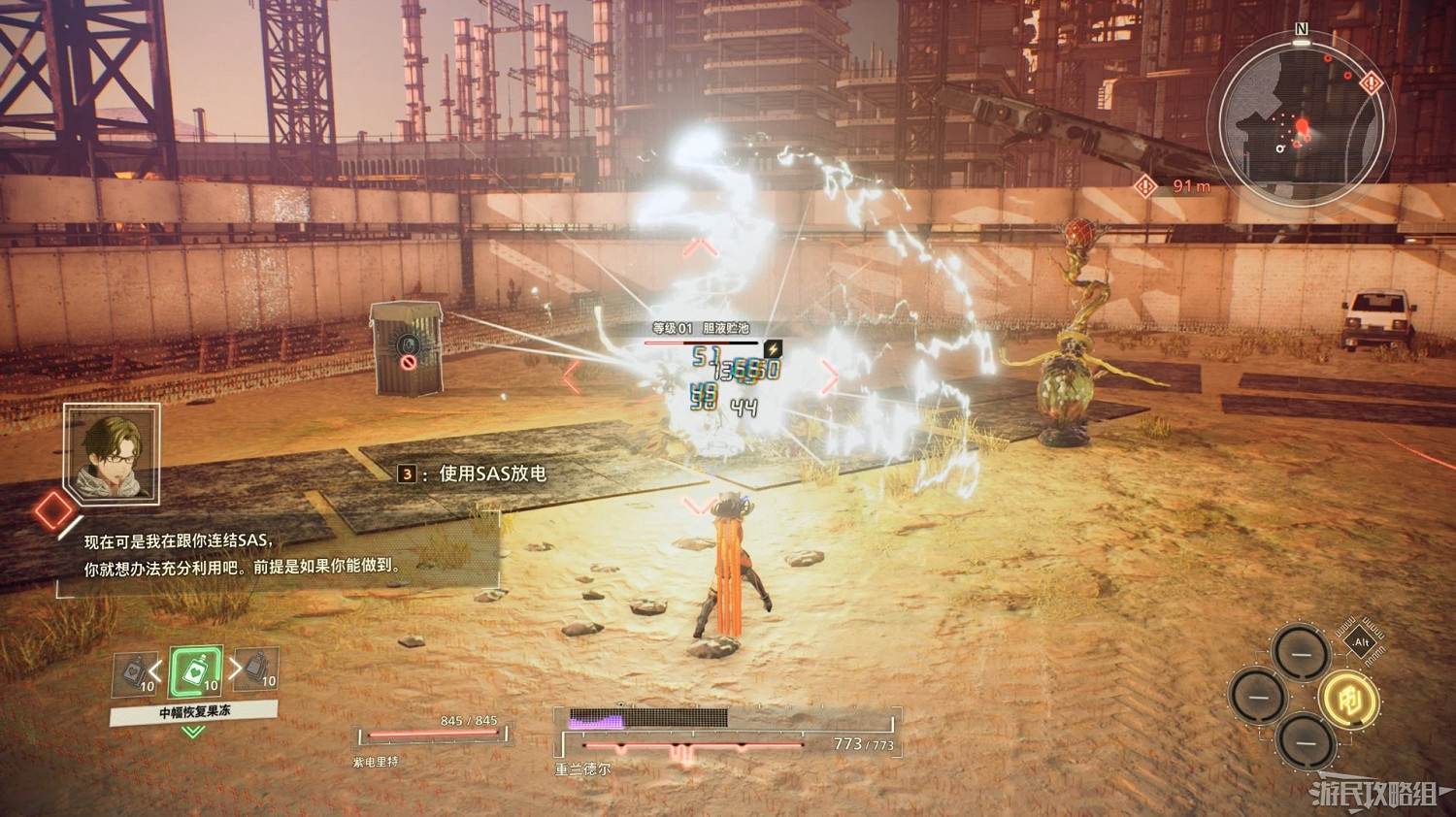
Task: Cycle items with the right arrow
Action: (x=234, y=669)
